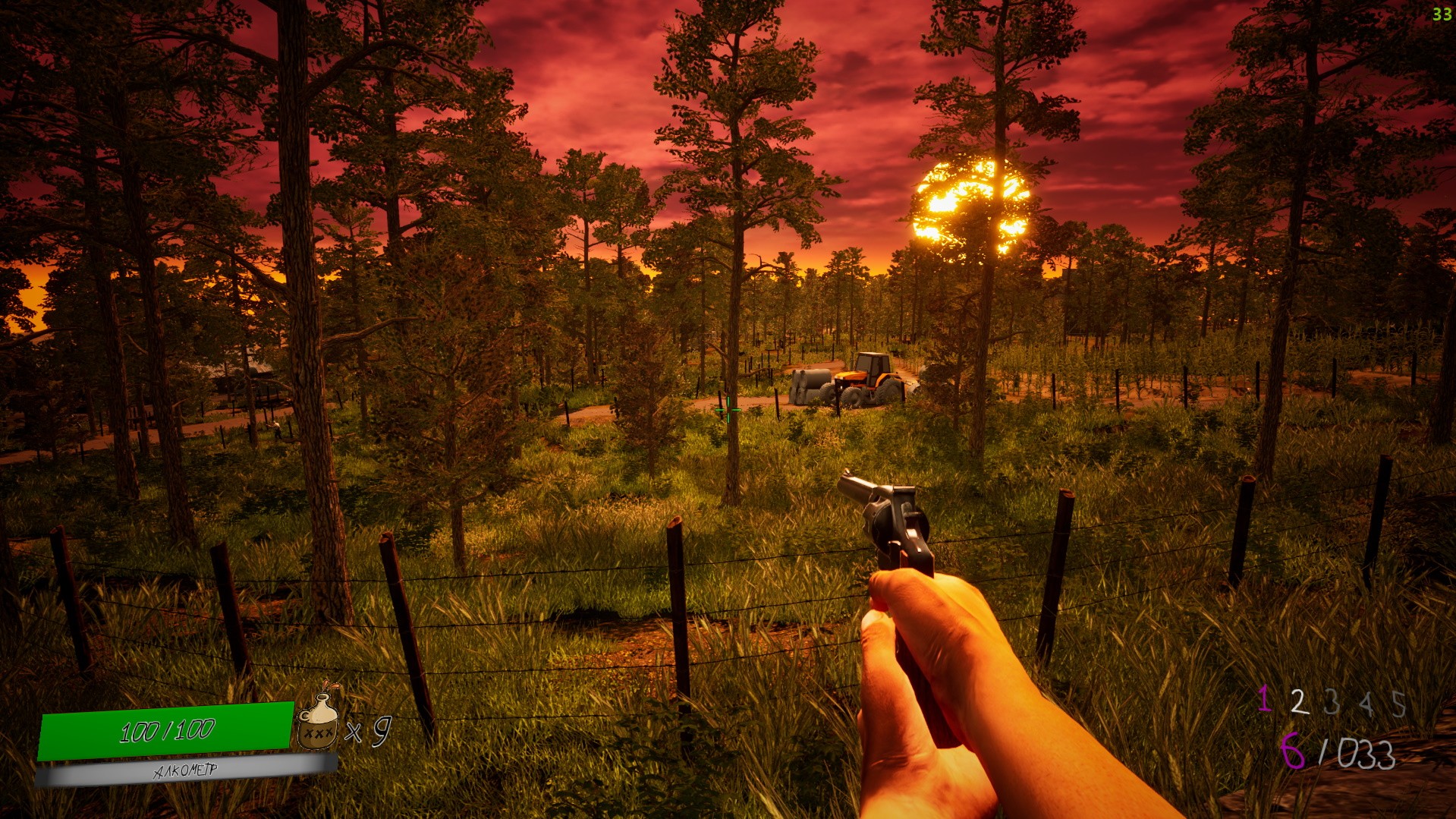Image resolution: width=1456 pixels, height=819 pixels.
Task: Choose weapon slot number 1
Action: (x=1264, y=699)
